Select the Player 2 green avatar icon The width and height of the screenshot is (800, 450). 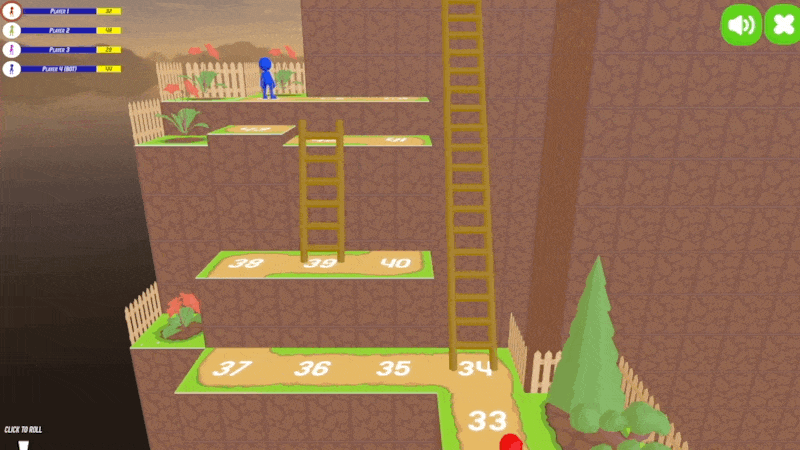point(12,31)
